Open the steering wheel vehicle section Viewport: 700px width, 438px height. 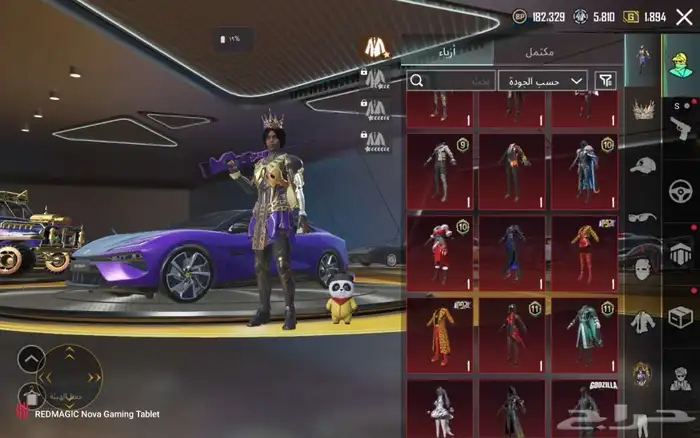tap(681, 187)
